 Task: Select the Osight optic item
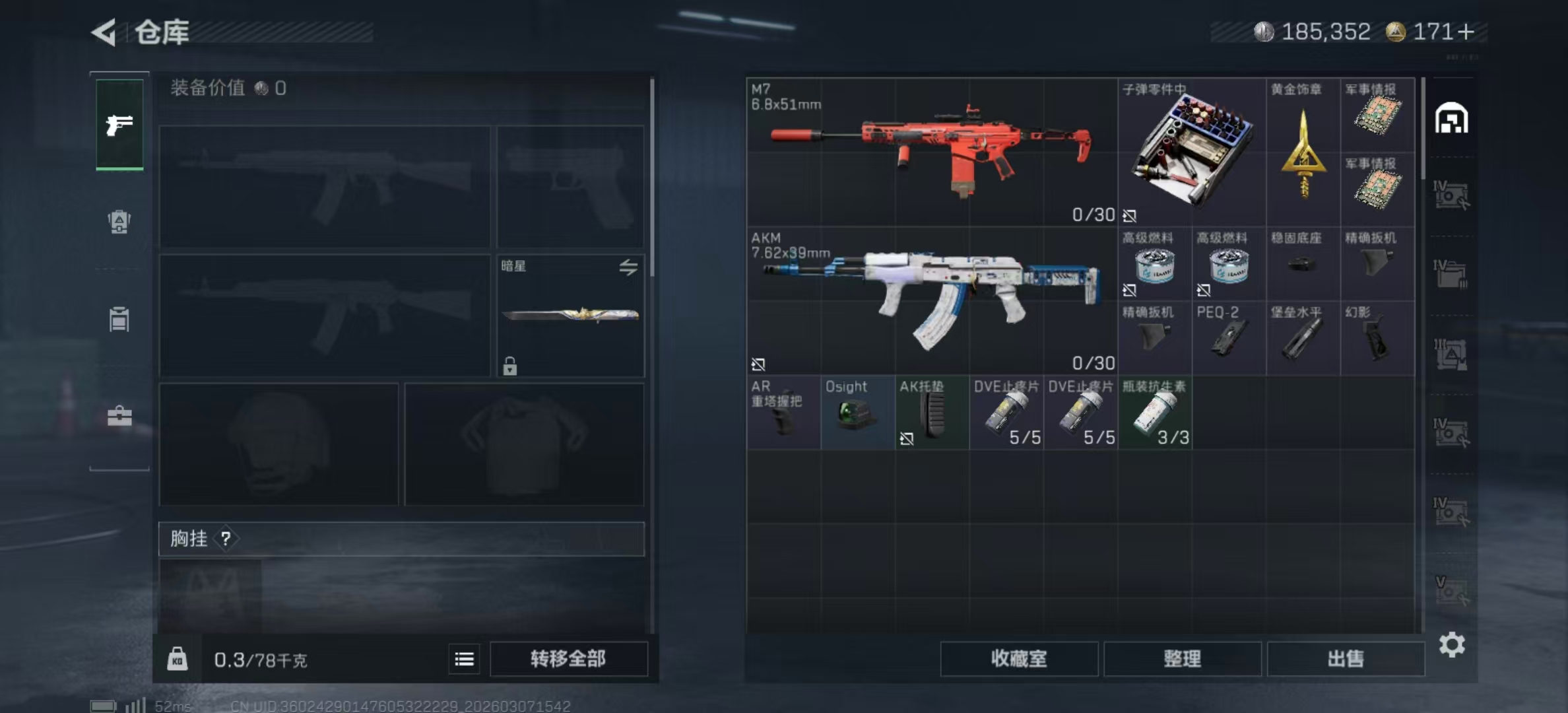[857, 413]
